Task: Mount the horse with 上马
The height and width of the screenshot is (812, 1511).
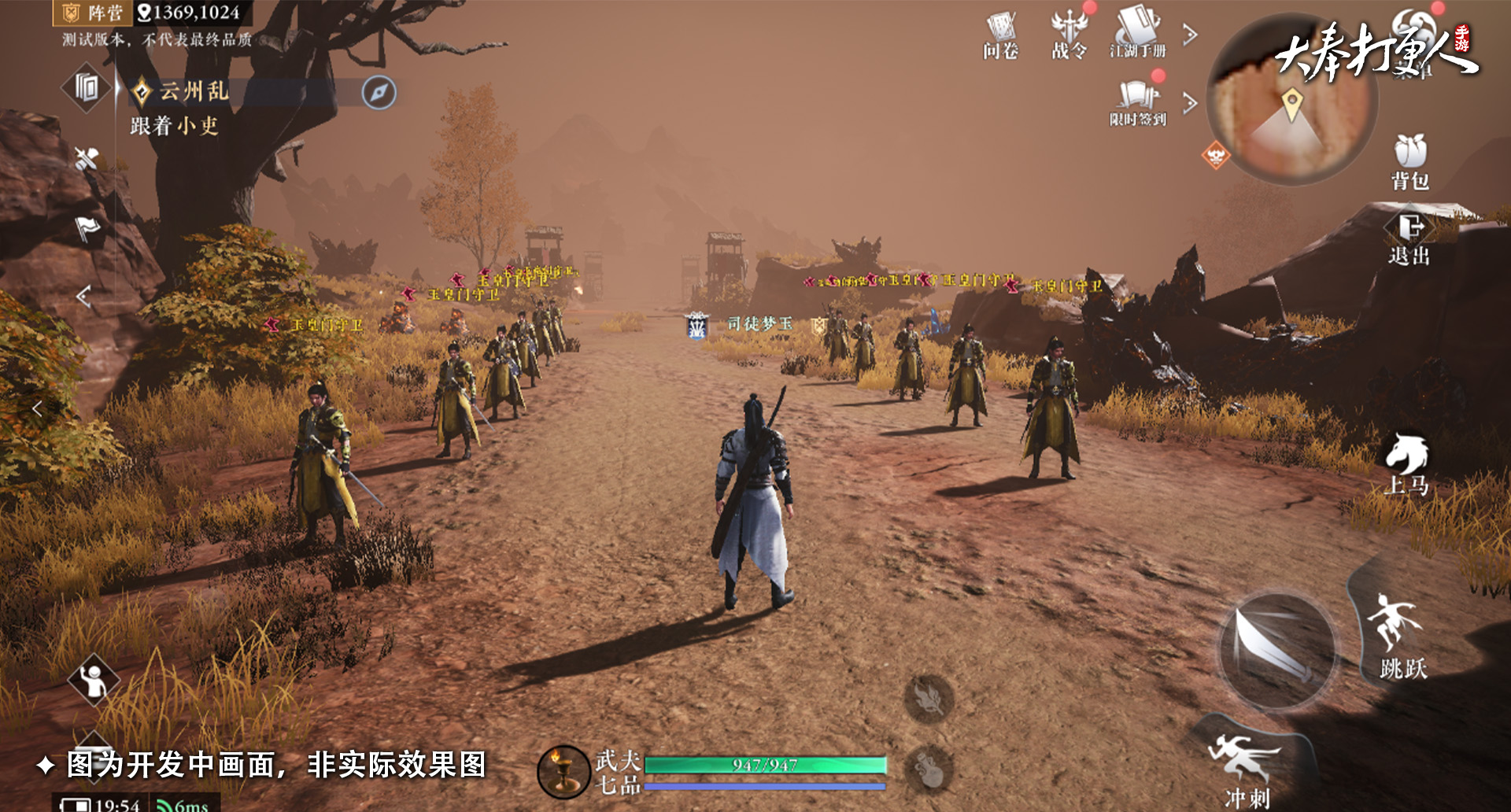Action: pos(1407,464)
